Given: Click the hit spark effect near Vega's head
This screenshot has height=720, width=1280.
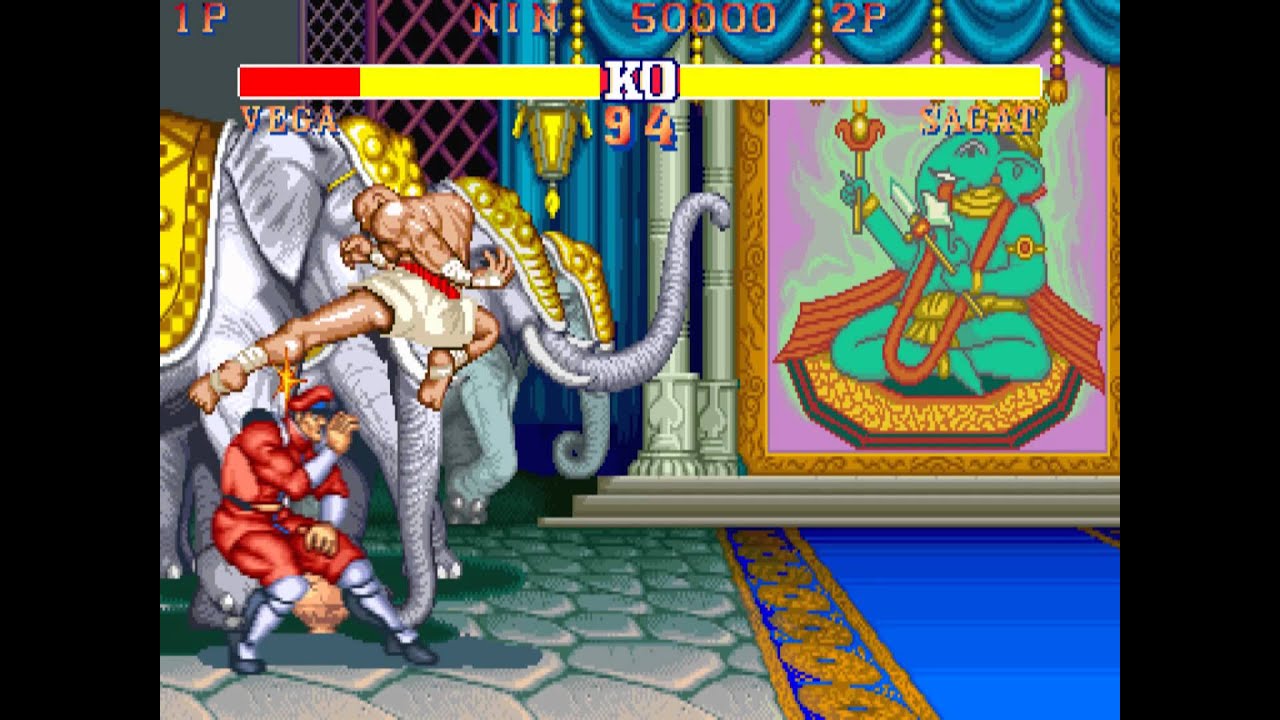Looking at the screenshot, I should 290,382.
